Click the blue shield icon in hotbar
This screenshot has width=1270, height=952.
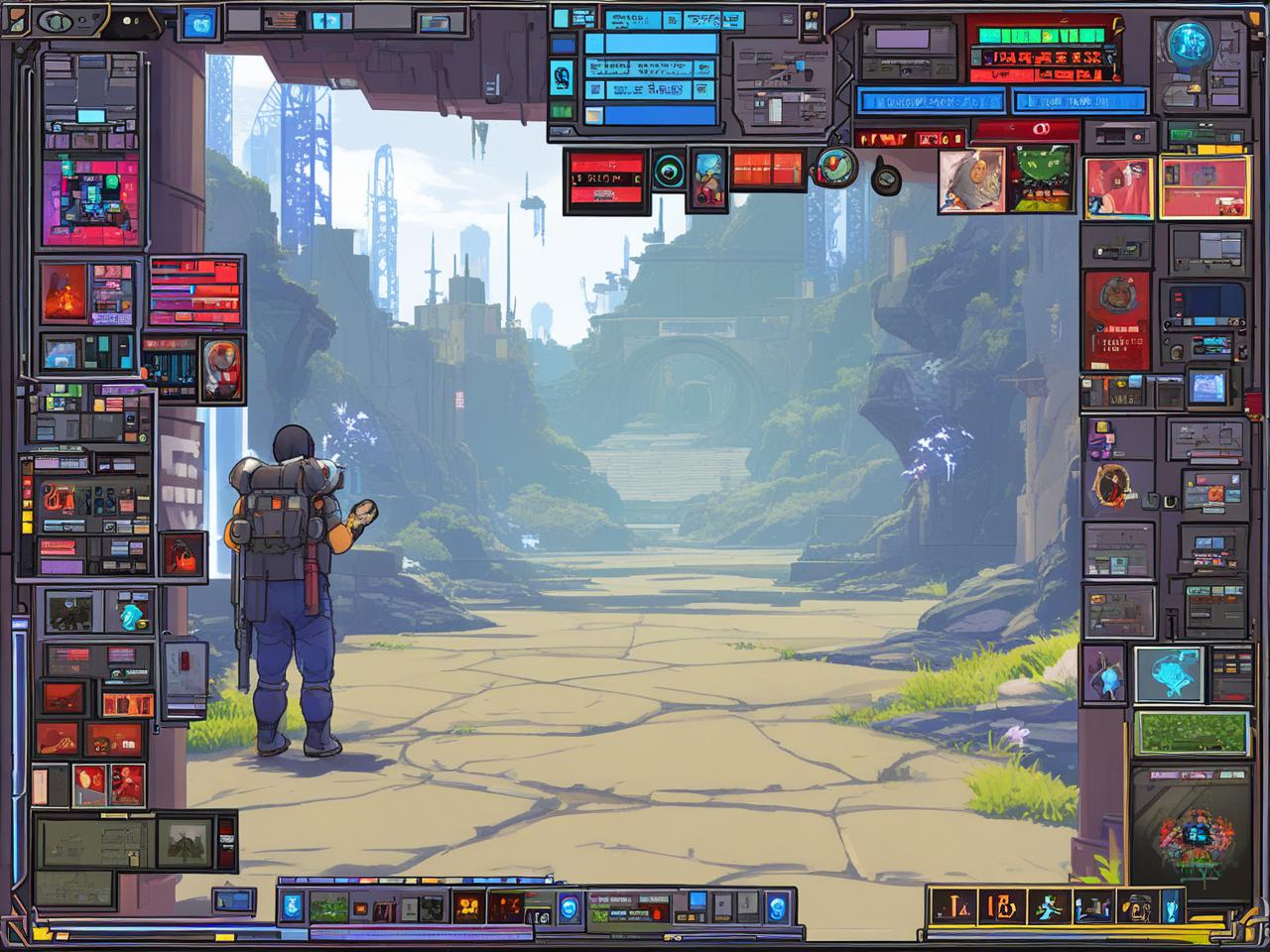pyautogui.click(x=292, y=904)
